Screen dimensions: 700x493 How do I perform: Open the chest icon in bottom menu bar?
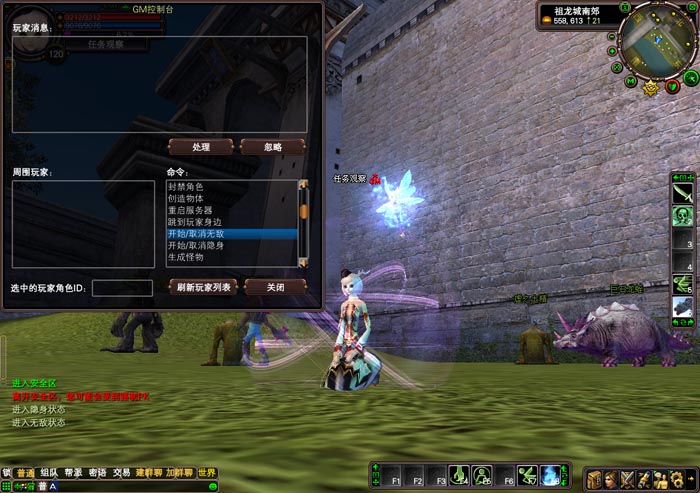click(594, 479)
